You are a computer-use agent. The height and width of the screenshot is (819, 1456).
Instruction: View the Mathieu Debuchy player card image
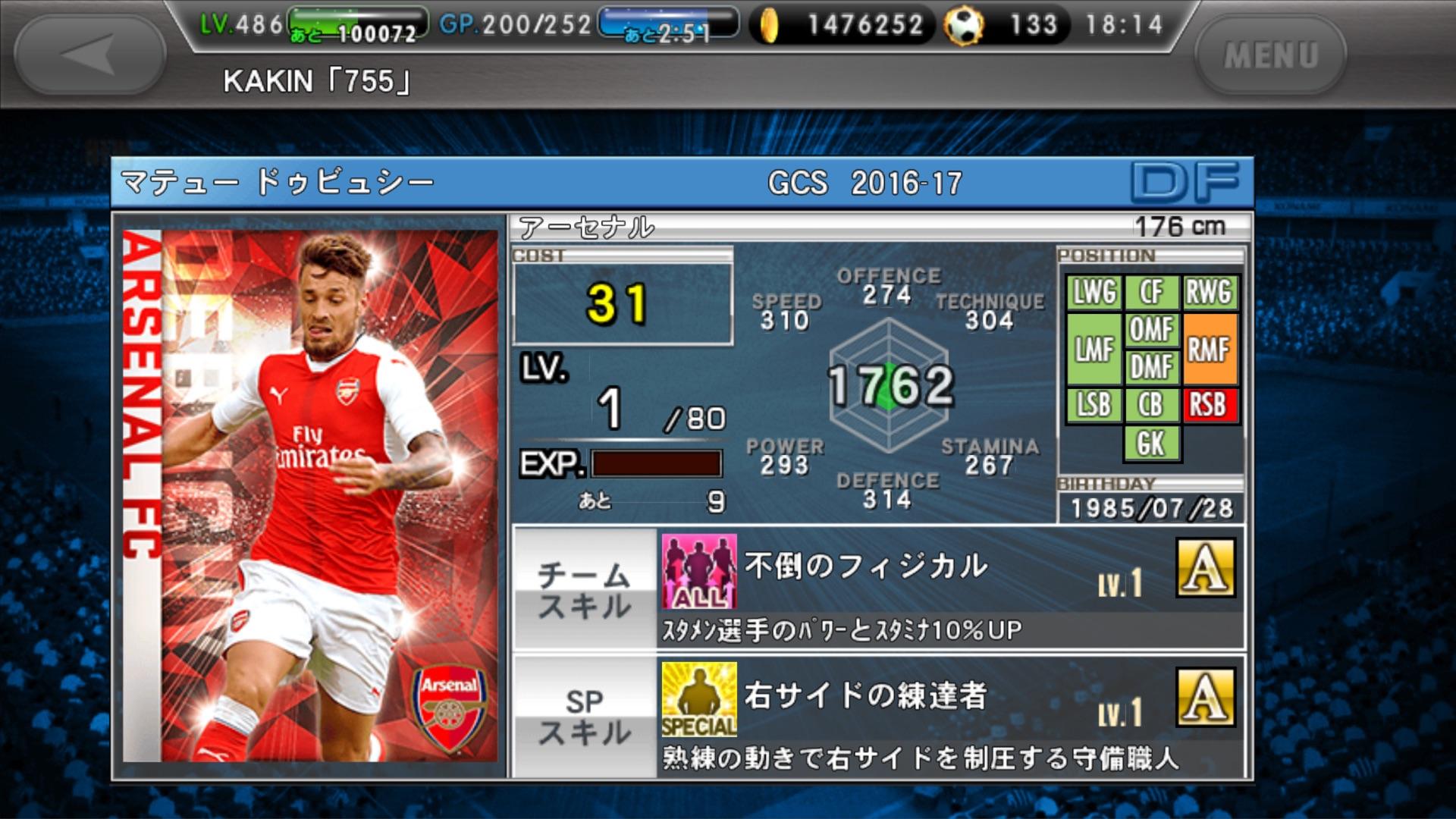pyautogui.click(x=311, y=495)
